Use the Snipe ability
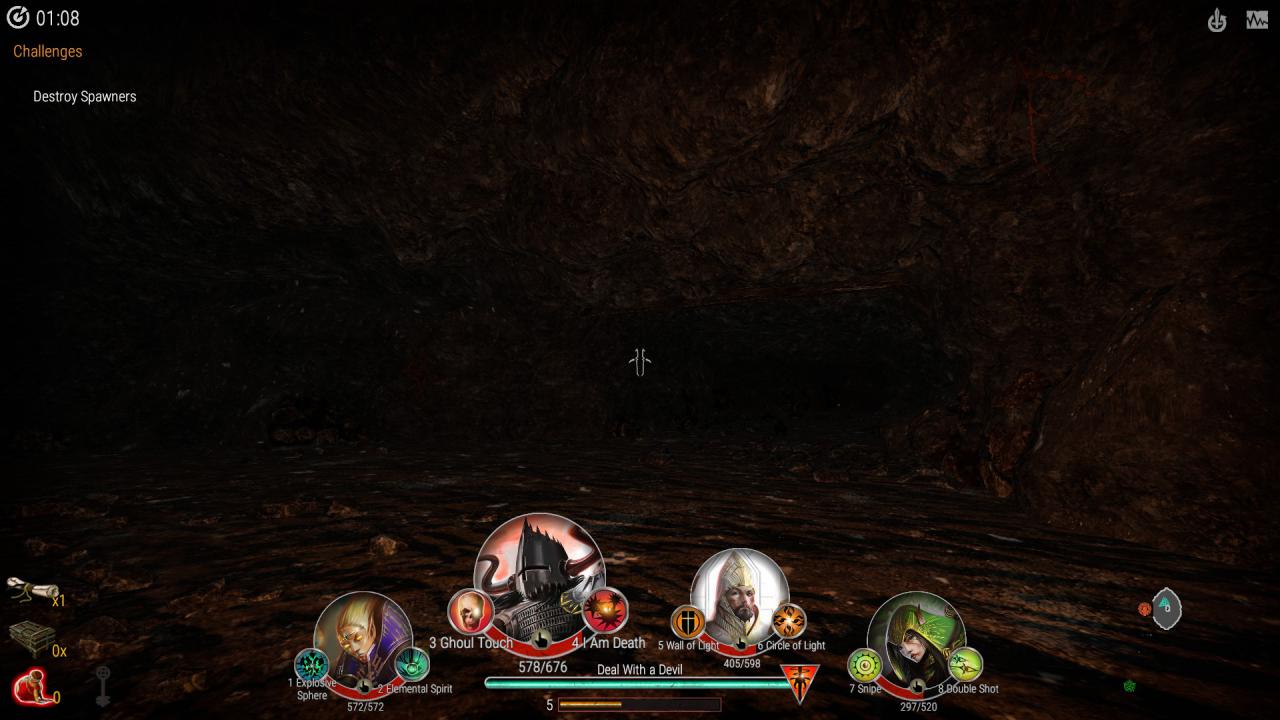Image resolution: width=1280 pixels, height=720 pixels. (x=865, y=665)
